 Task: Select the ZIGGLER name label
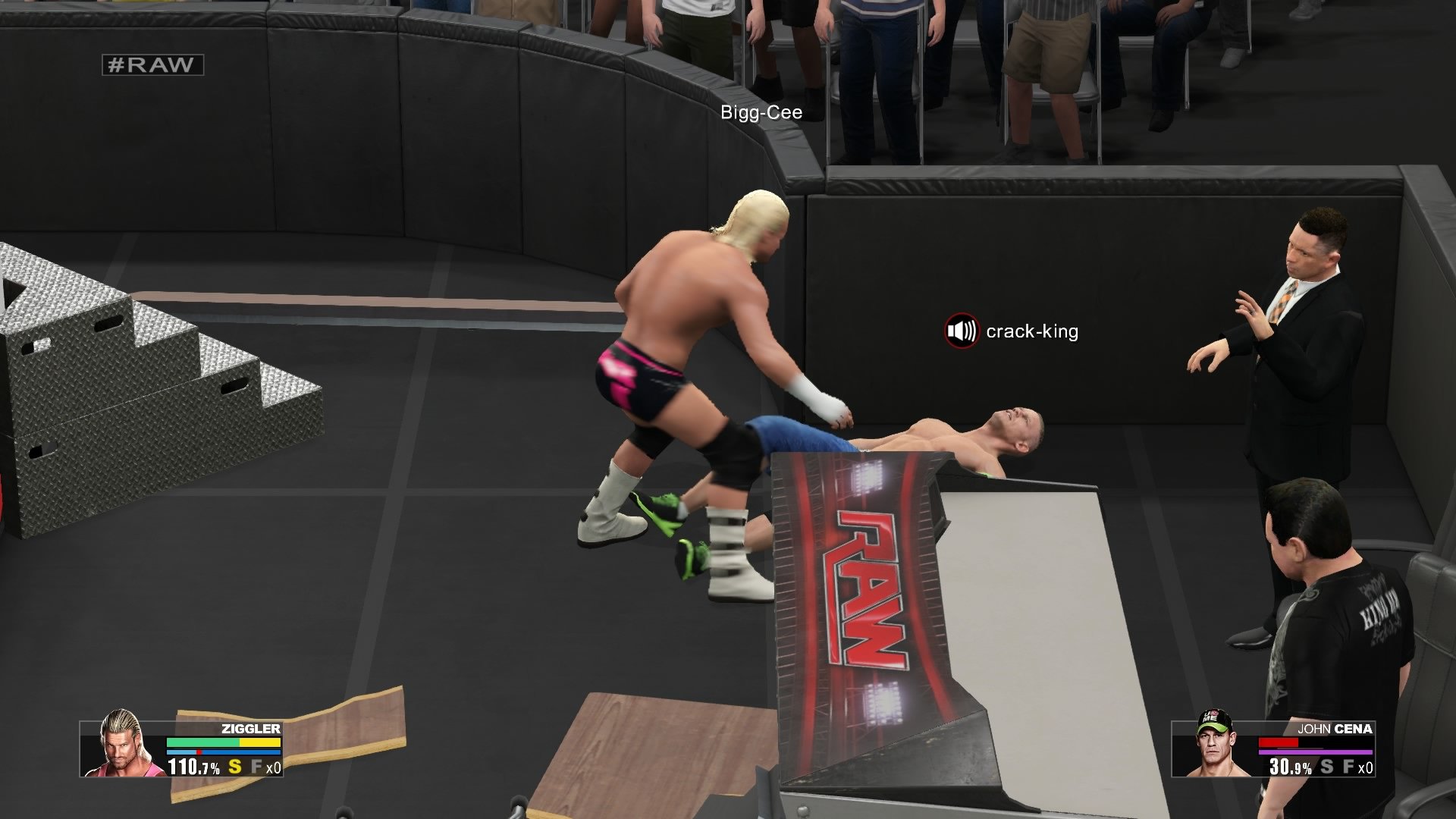(250, 729)
